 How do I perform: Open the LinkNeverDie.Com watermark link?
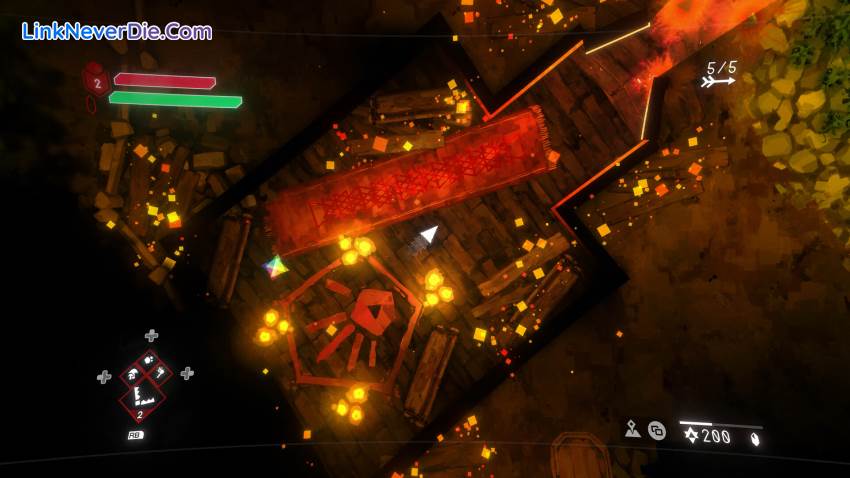117,31
